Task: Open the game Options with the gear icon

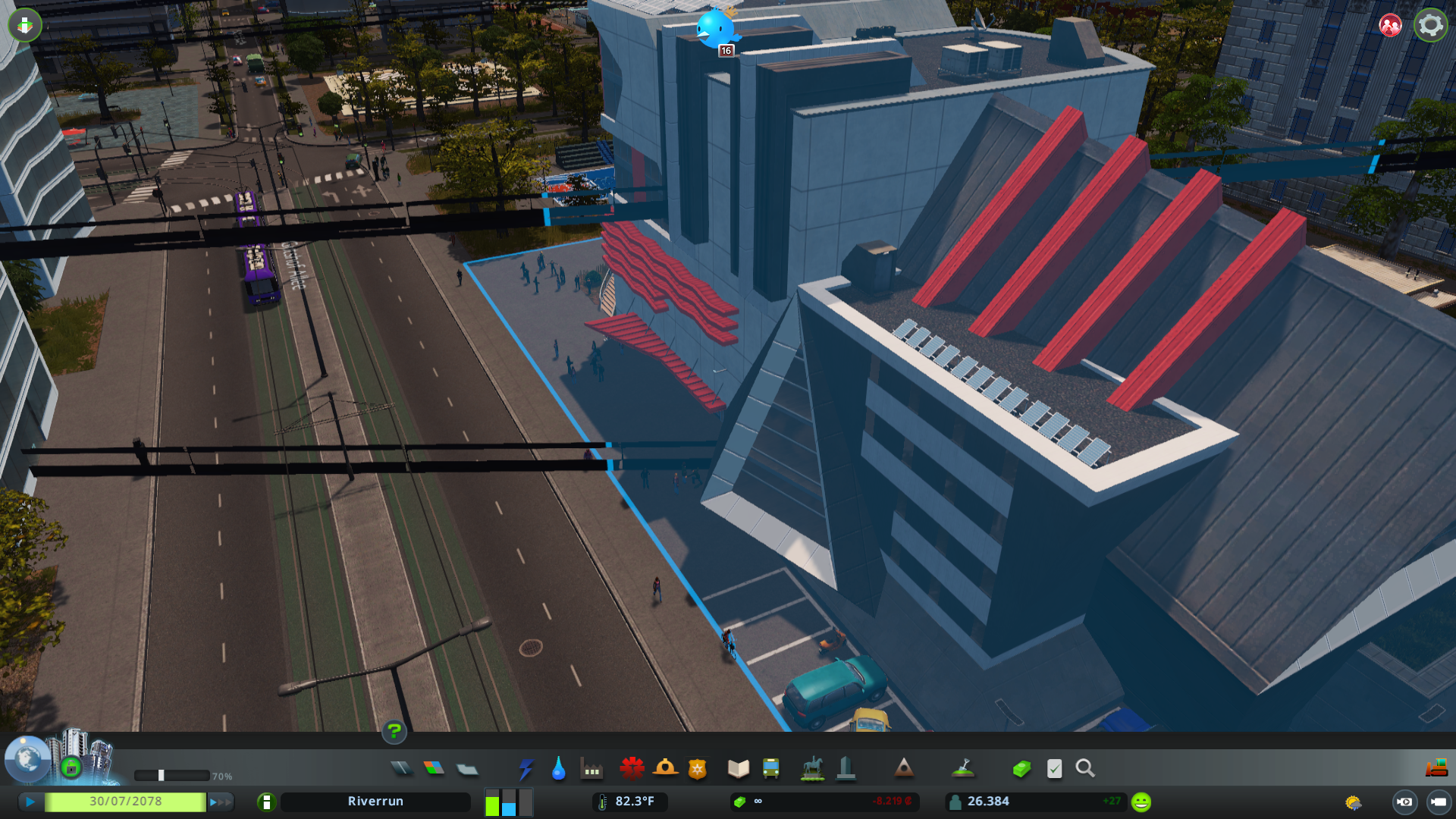Action: coord(1429,24)
